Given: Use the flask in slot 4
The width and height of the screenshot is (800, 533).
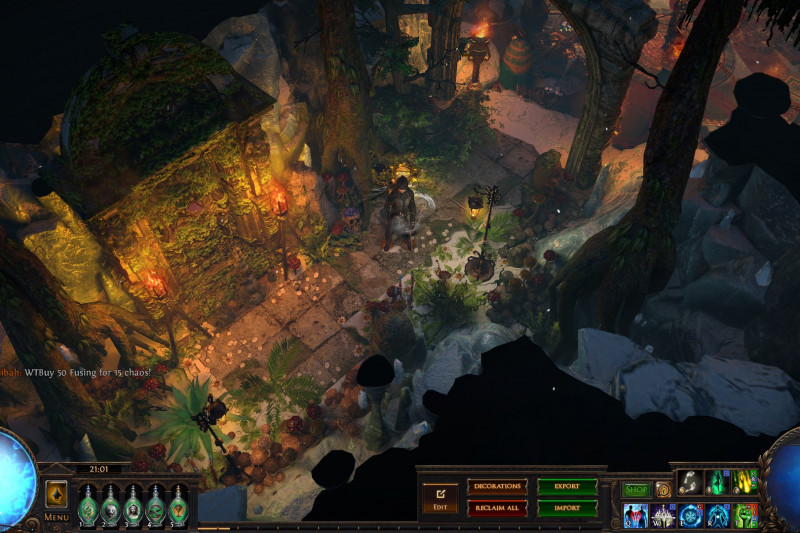Looking at the screenshot, I should (x=156, y=504).
